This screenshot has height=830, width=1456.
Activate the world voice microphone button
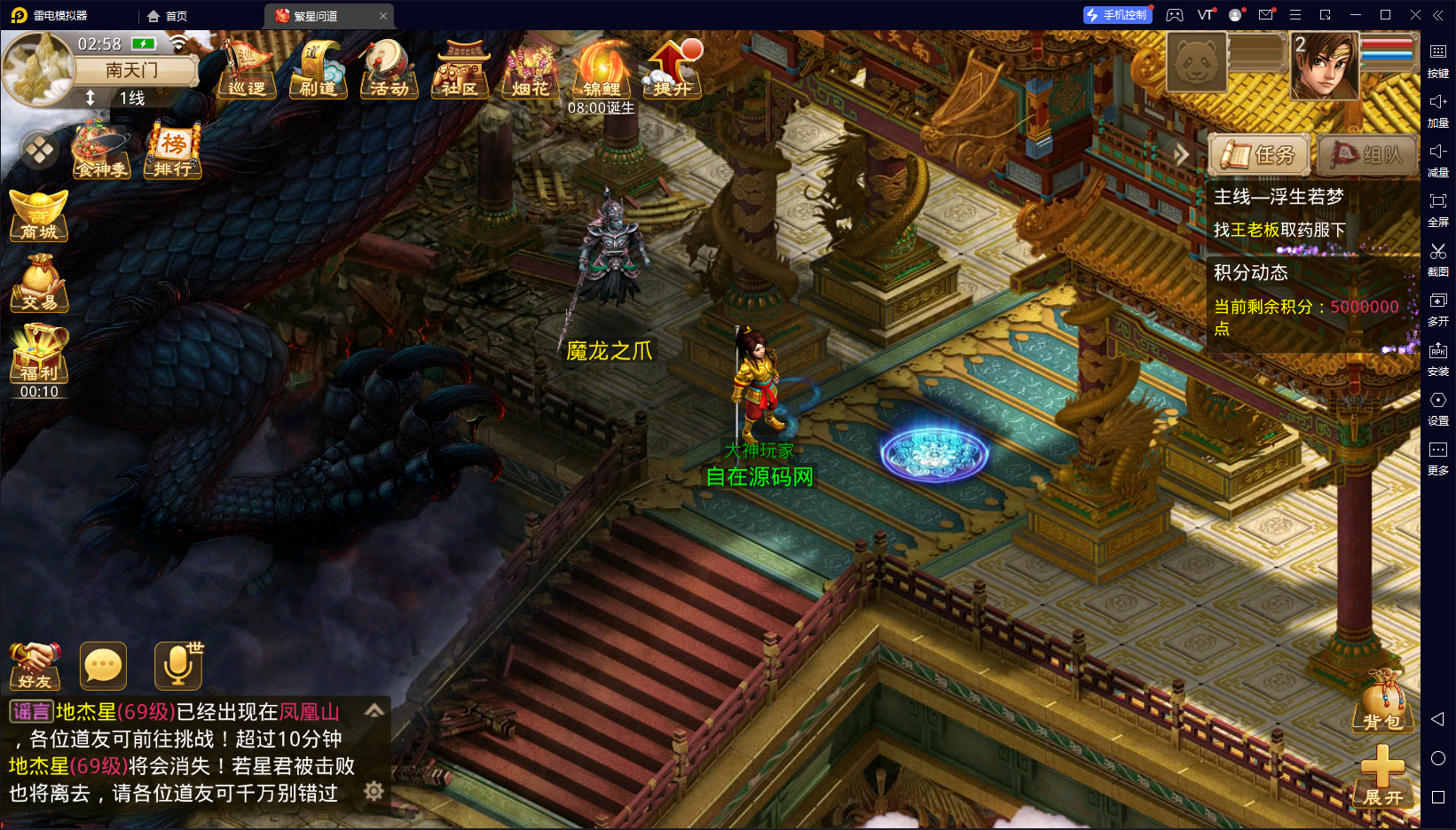(177, 666)
